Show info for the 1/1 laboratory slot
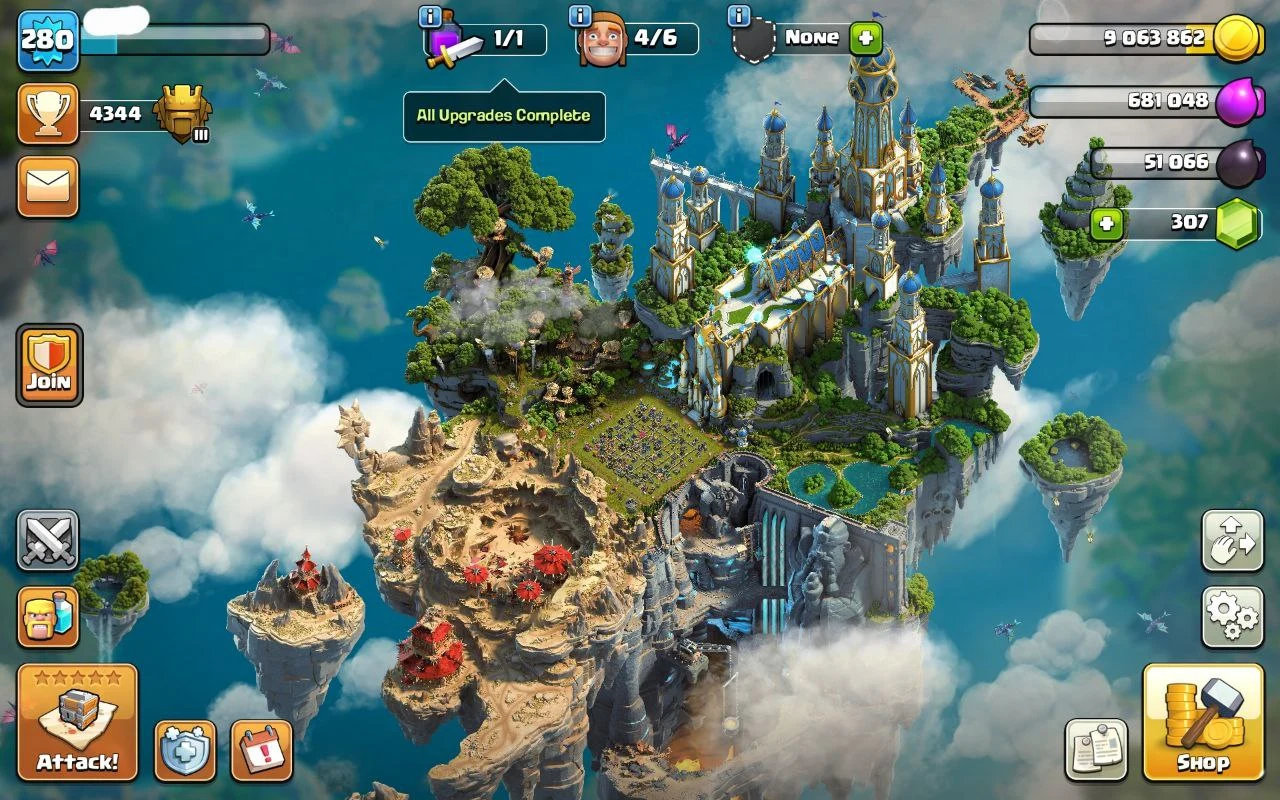Image resolution: width=1280 pixels, height=800 pixels. point(431,16)
